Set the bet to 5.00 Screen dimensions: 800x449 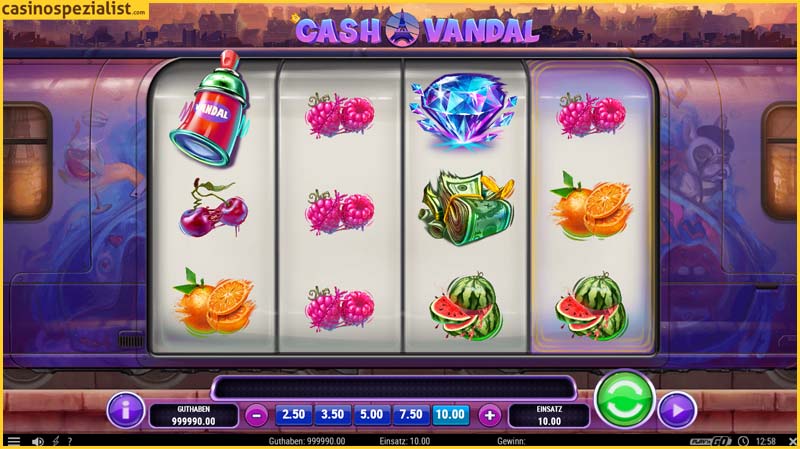point(372,414)
